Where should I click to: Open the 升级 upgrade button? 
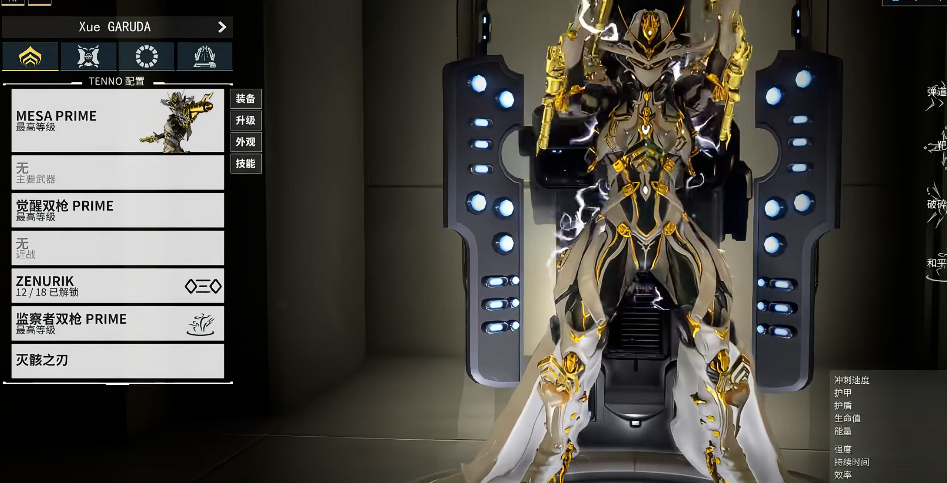246,120
